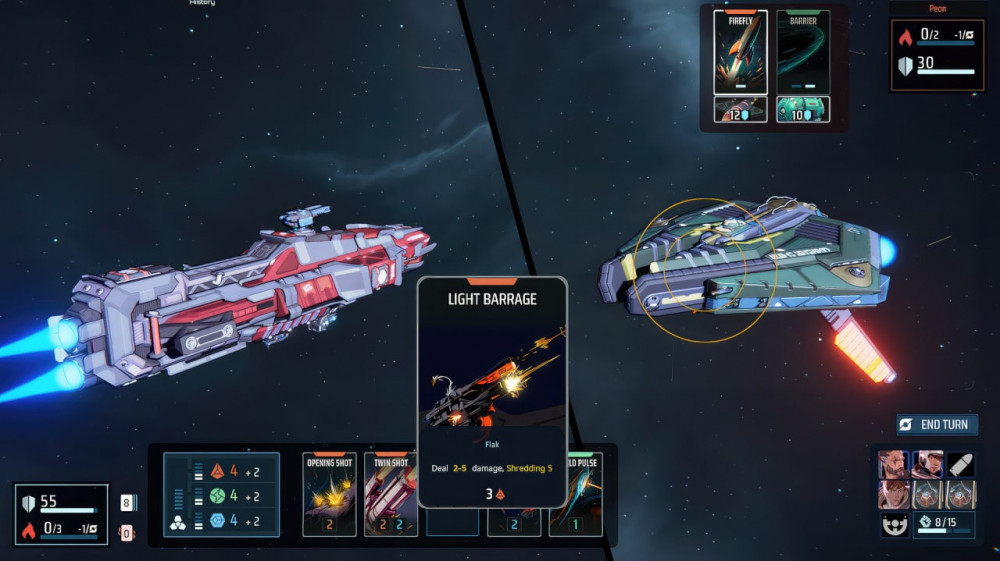Viewport: 1000px width, 561px height.
Task: Select the brown-haired crew member portrait
Action: click(x=893, y=494)
